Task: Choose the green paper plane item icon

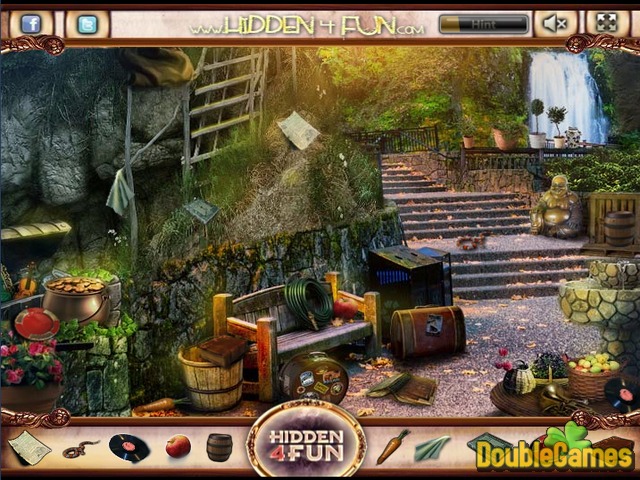Action: [x=432, y=448]
